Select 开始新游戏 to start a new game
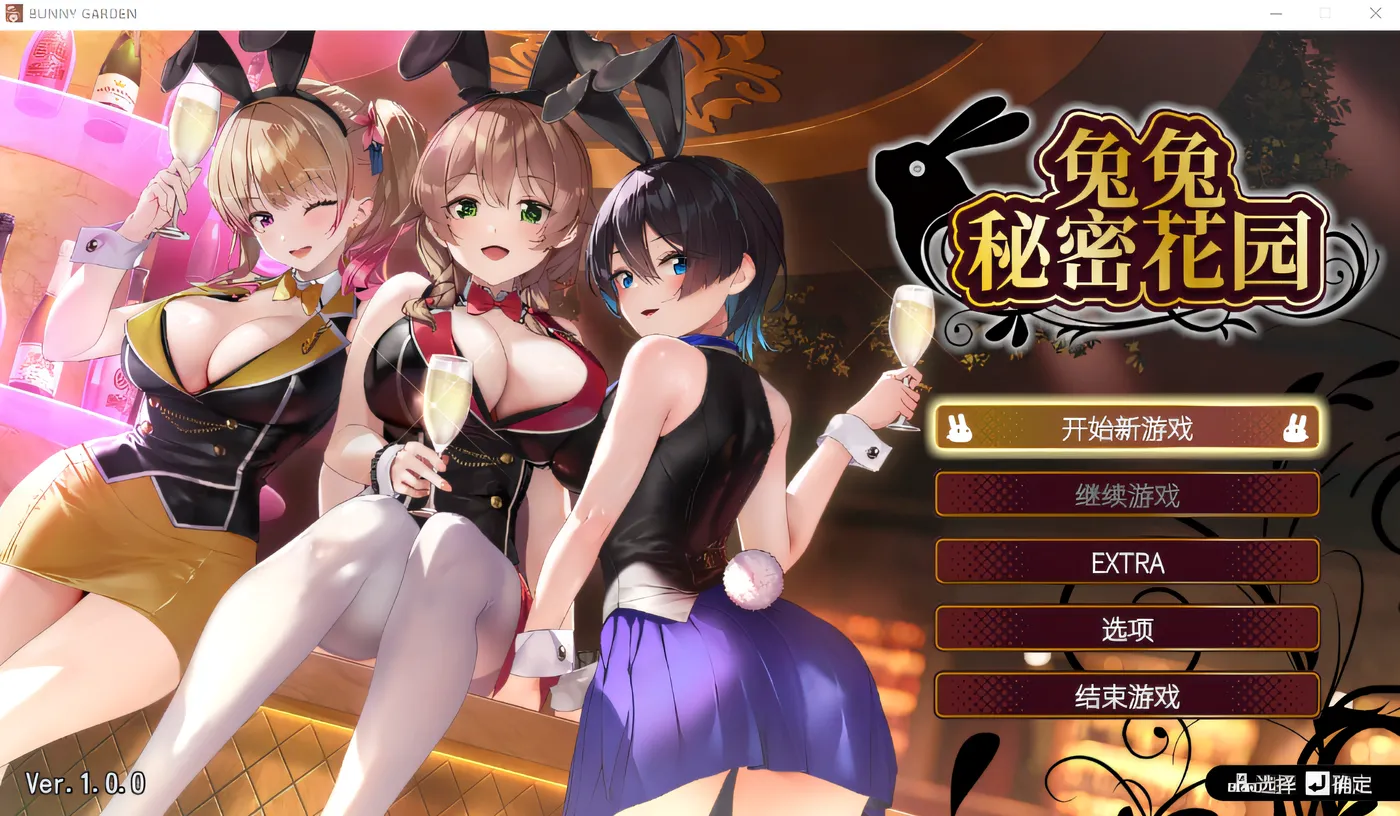 pos(1127,428)
